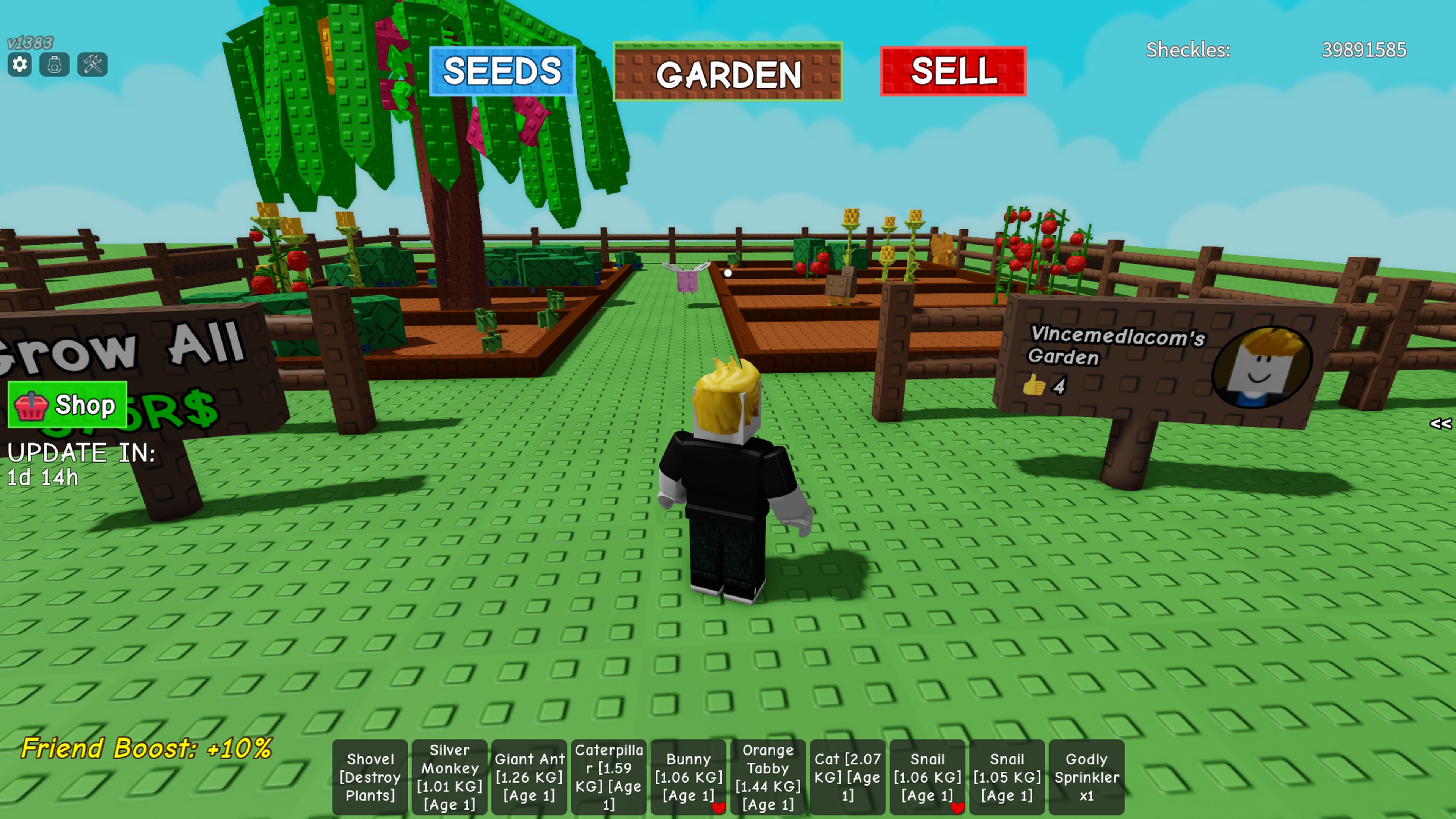Select the Snail 1.06 KG slot
1456x819 pixels.
click(x=927, y=777)
